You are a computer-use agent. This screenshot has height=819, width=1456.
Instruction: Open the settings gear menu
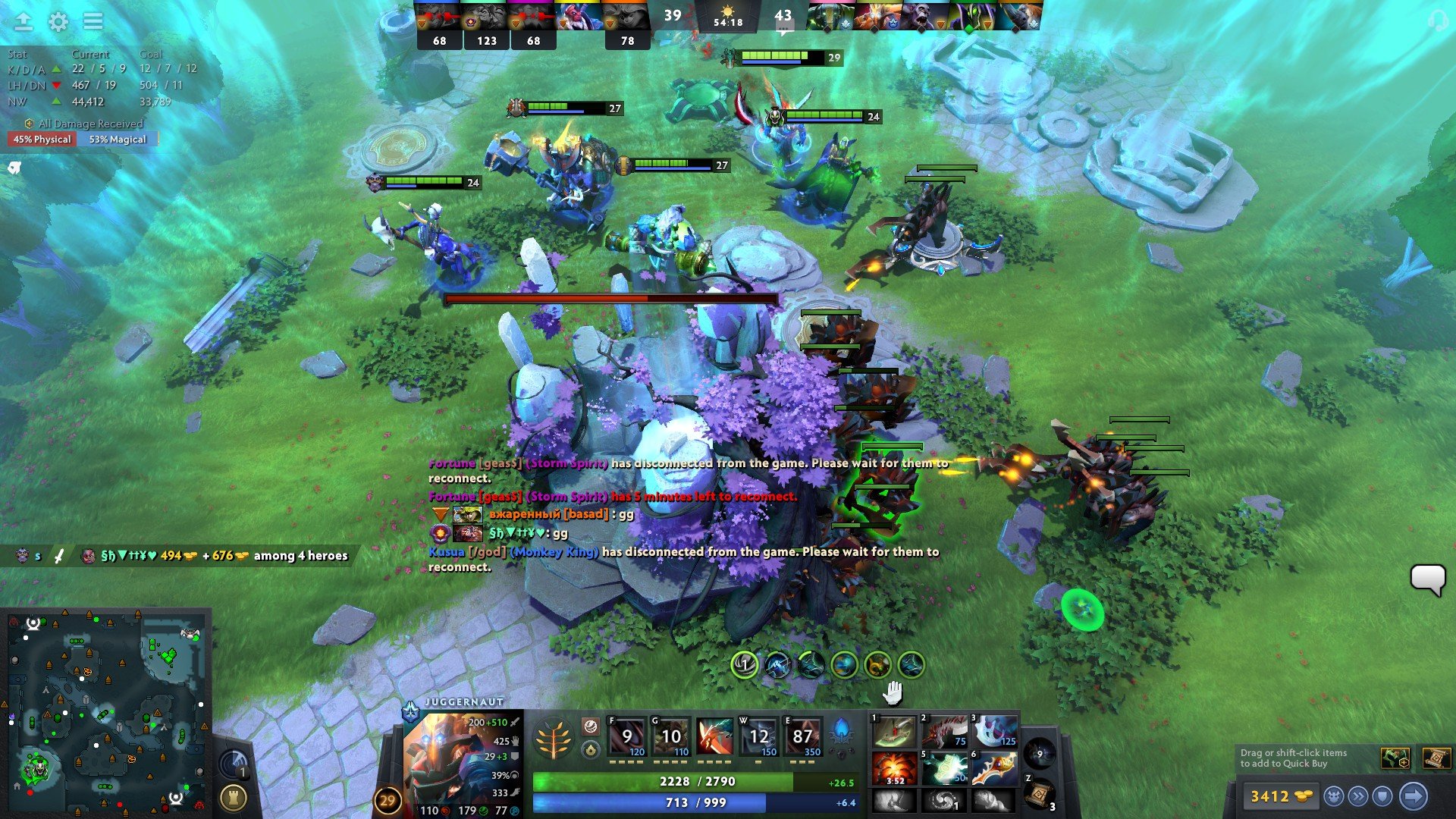(x=58, y=22)
